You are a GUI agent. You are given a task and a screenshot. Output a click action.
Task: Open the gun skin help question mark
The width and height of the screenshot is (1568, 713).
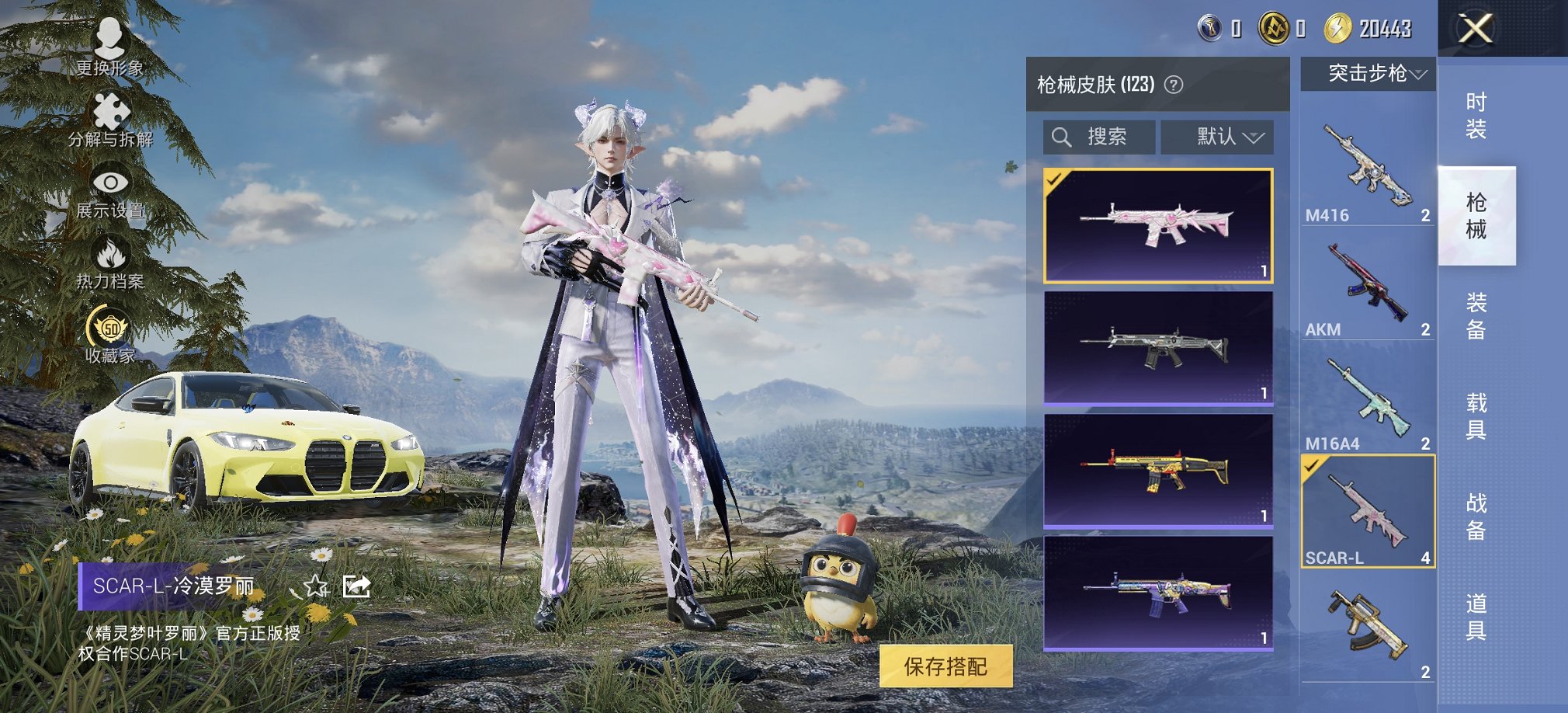point(1174,84)
